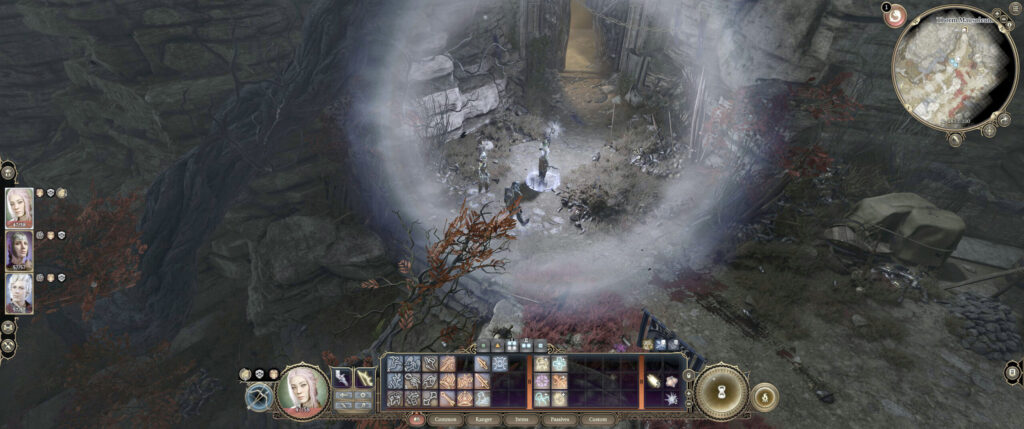Switch to the Common hotbar tab
This screenshot has width=1024, height=429.
coord(445,420)
